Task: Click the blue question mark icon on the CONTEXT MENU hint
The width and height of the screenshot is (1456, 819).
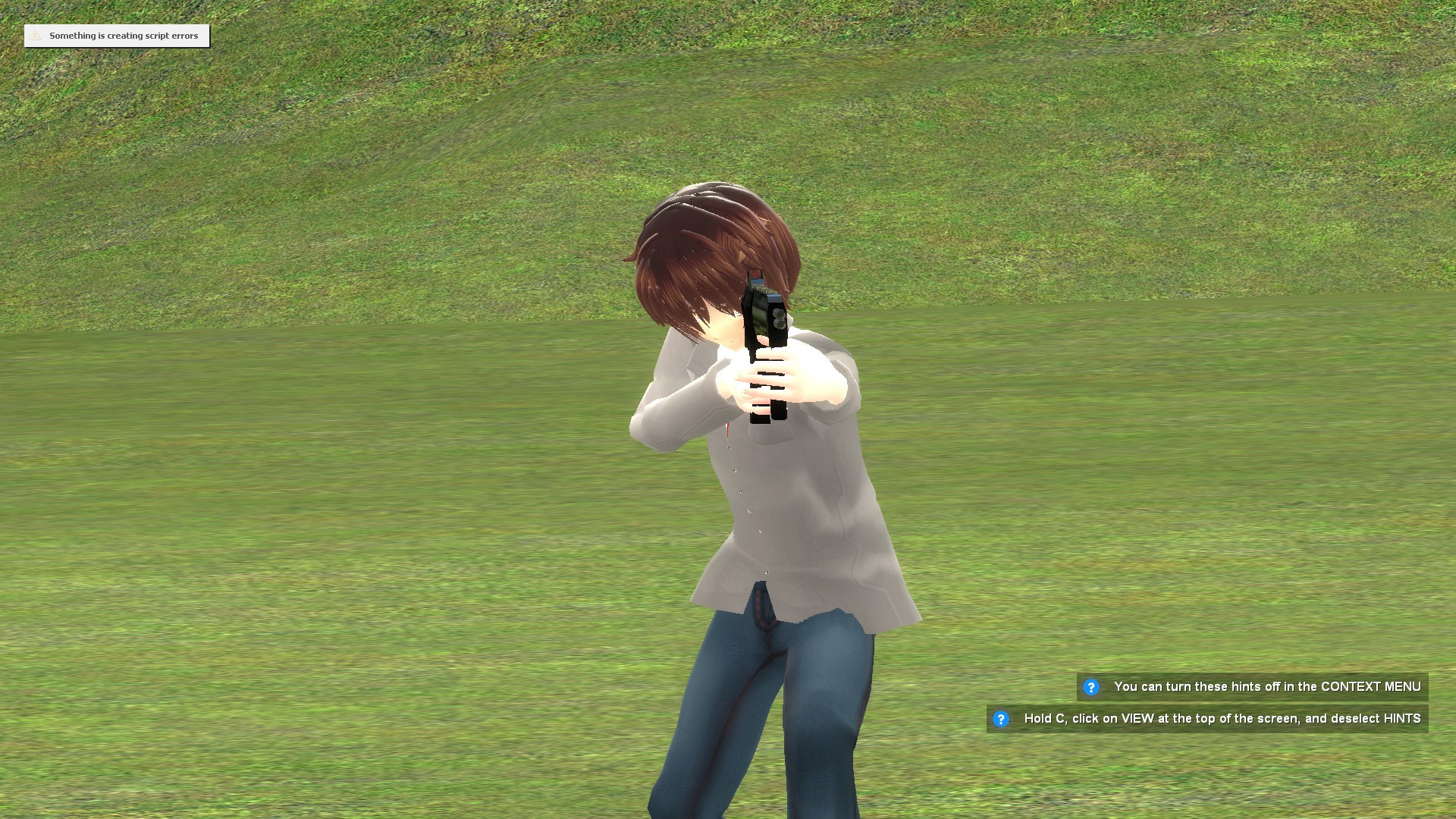Action: (1092, 686)
